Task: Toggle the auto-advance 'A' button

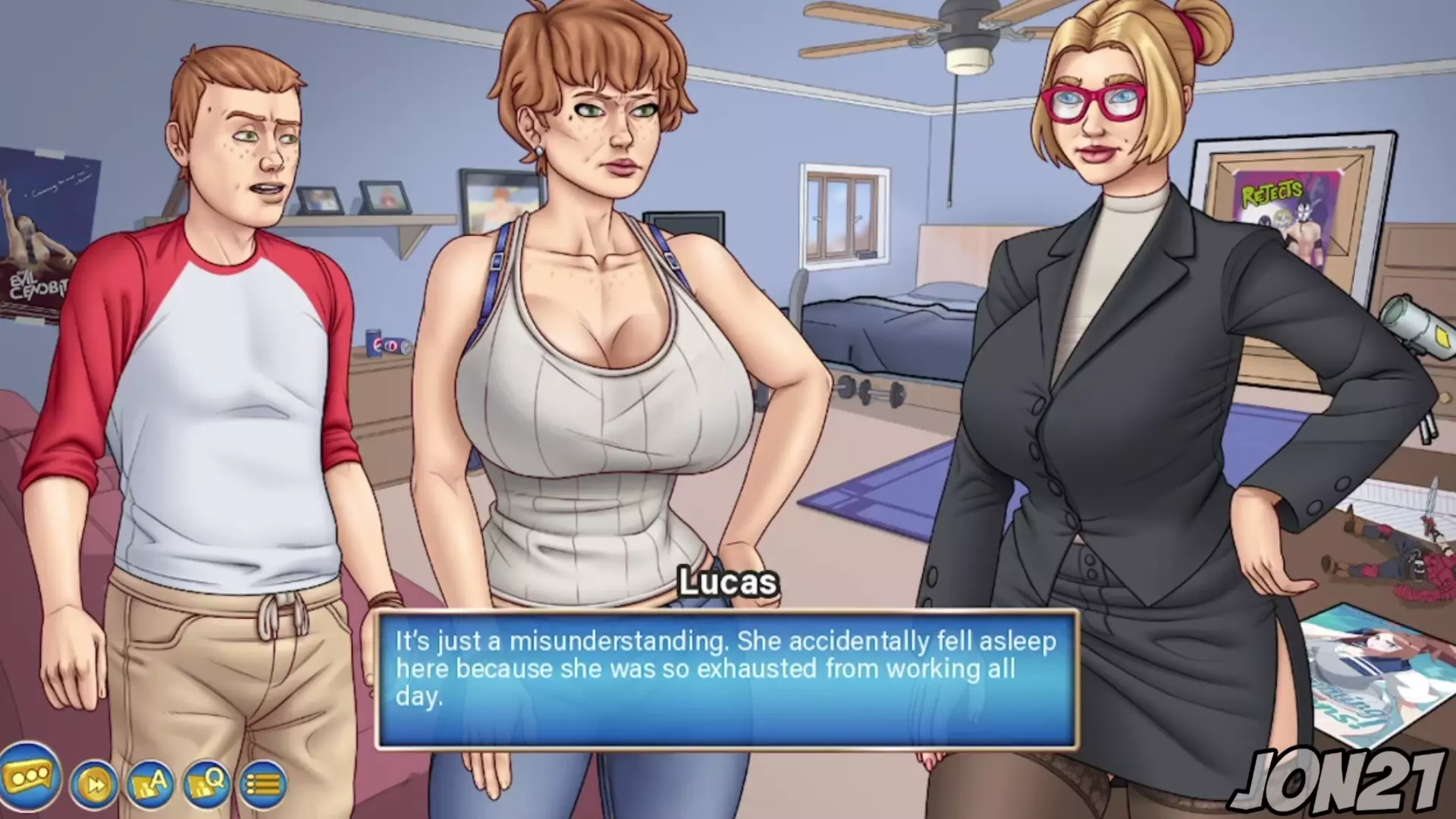Action: [x=150, y=784]
